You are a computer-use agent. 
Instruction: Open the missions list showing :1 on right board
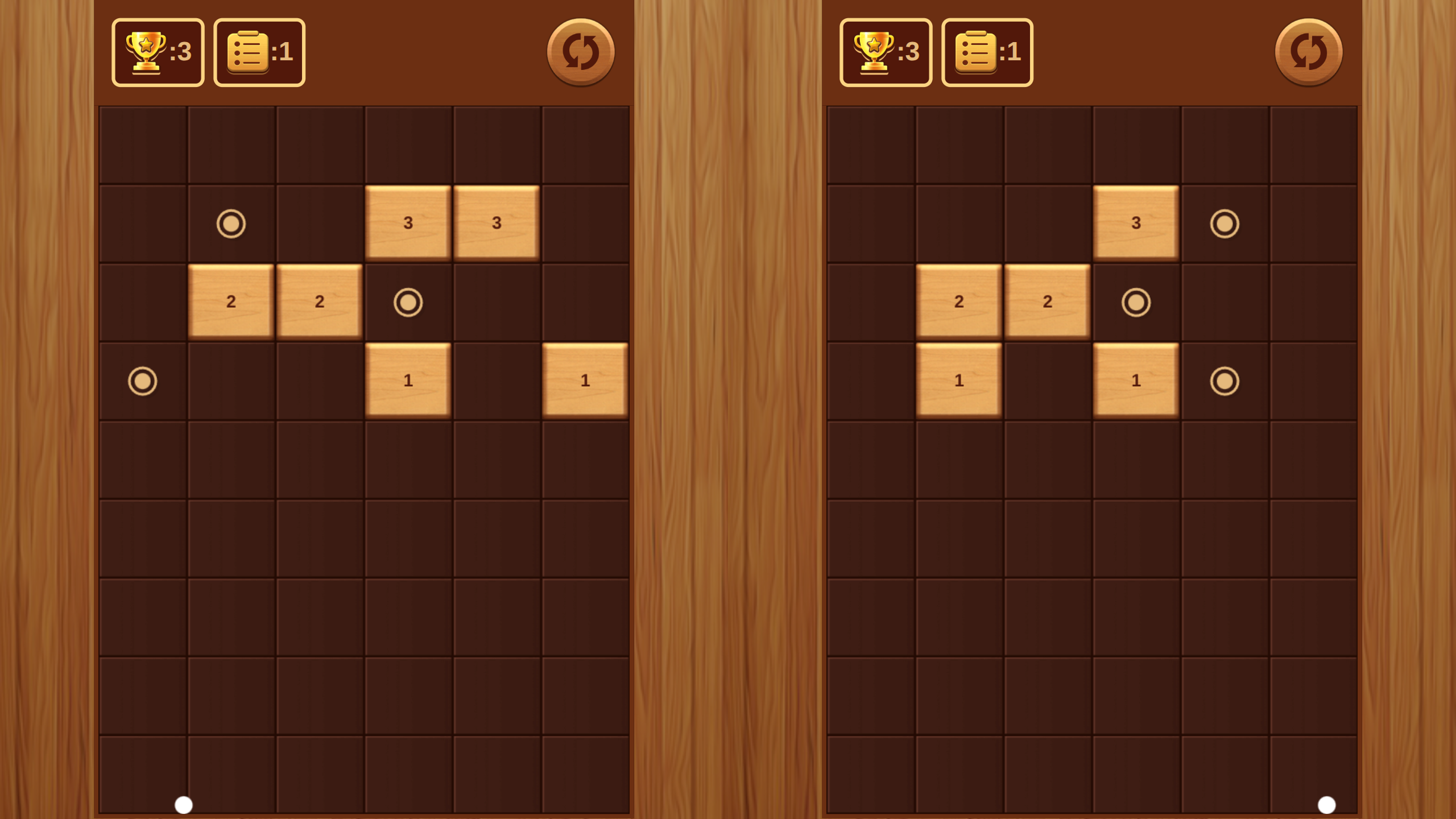988,52
